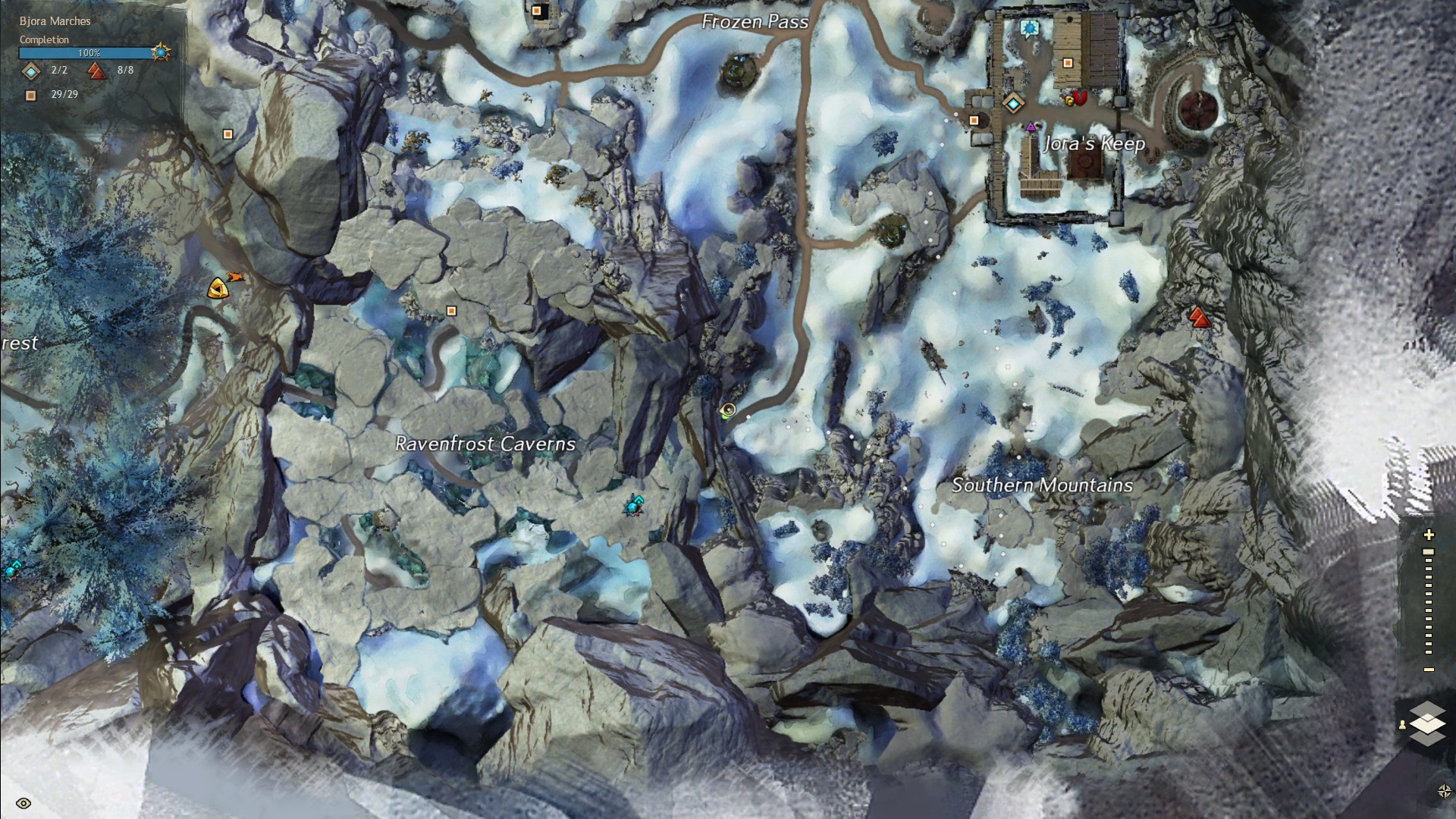Click the map completion reward star
The width and height of the screenshot is (1456, 819).
click(x=161, y=52)
